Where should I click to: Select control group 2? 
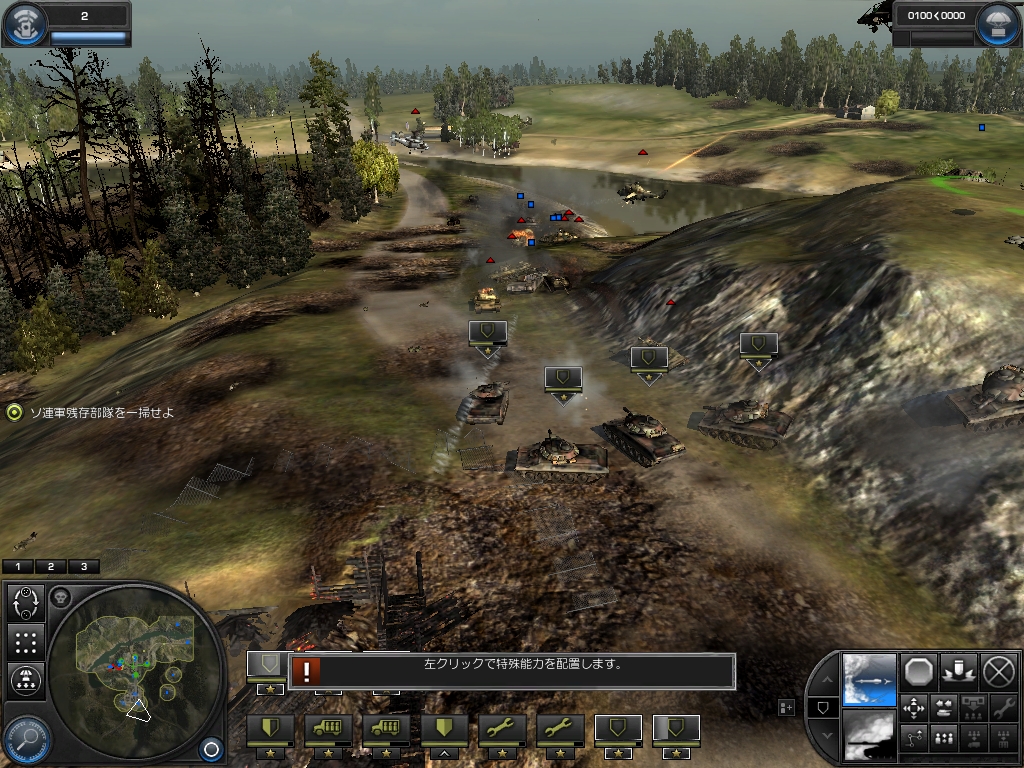pos(51,567)
